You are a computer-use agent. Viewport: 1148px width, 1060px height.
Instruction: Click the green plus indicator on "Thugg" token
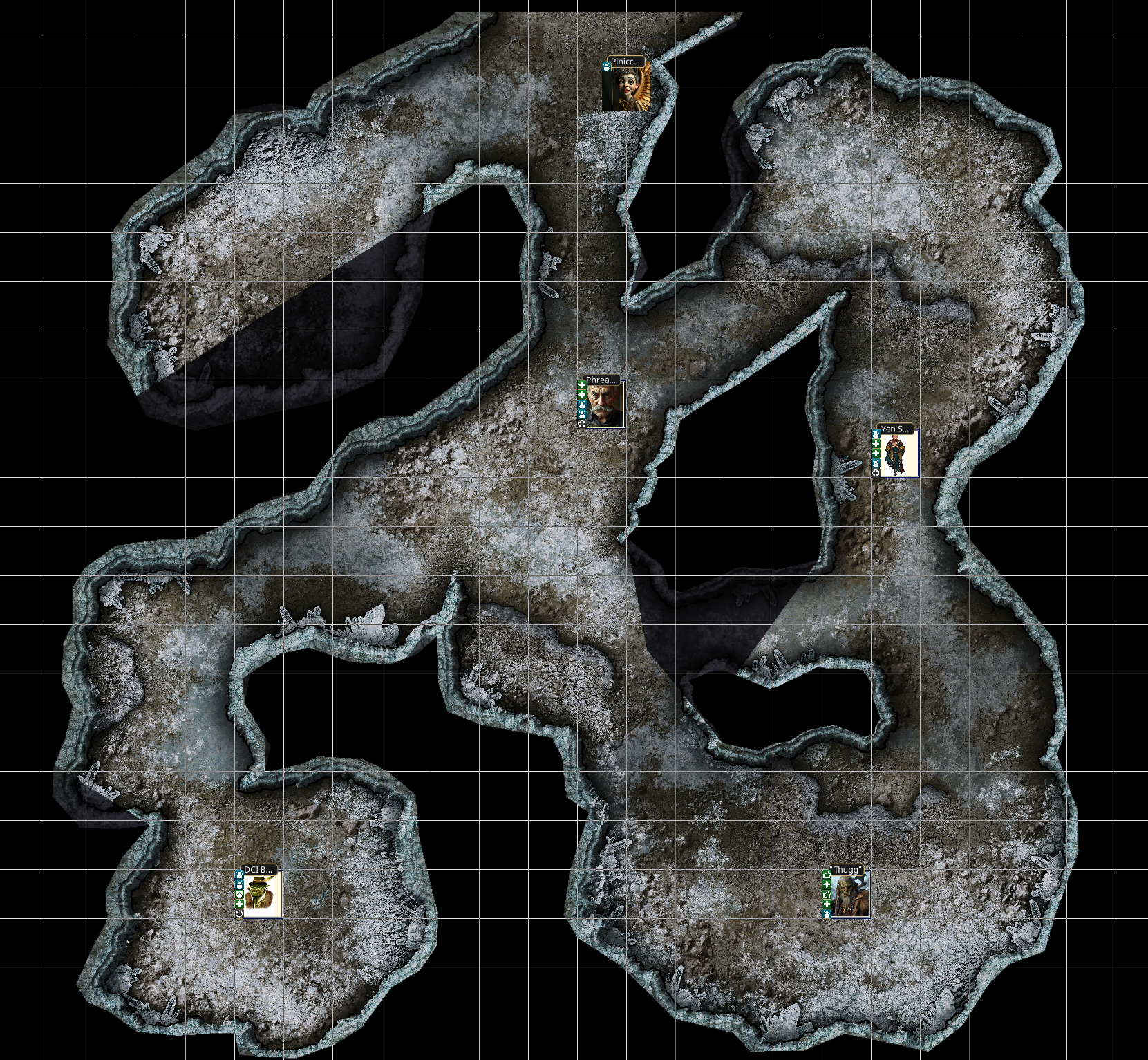coord(827,884)
